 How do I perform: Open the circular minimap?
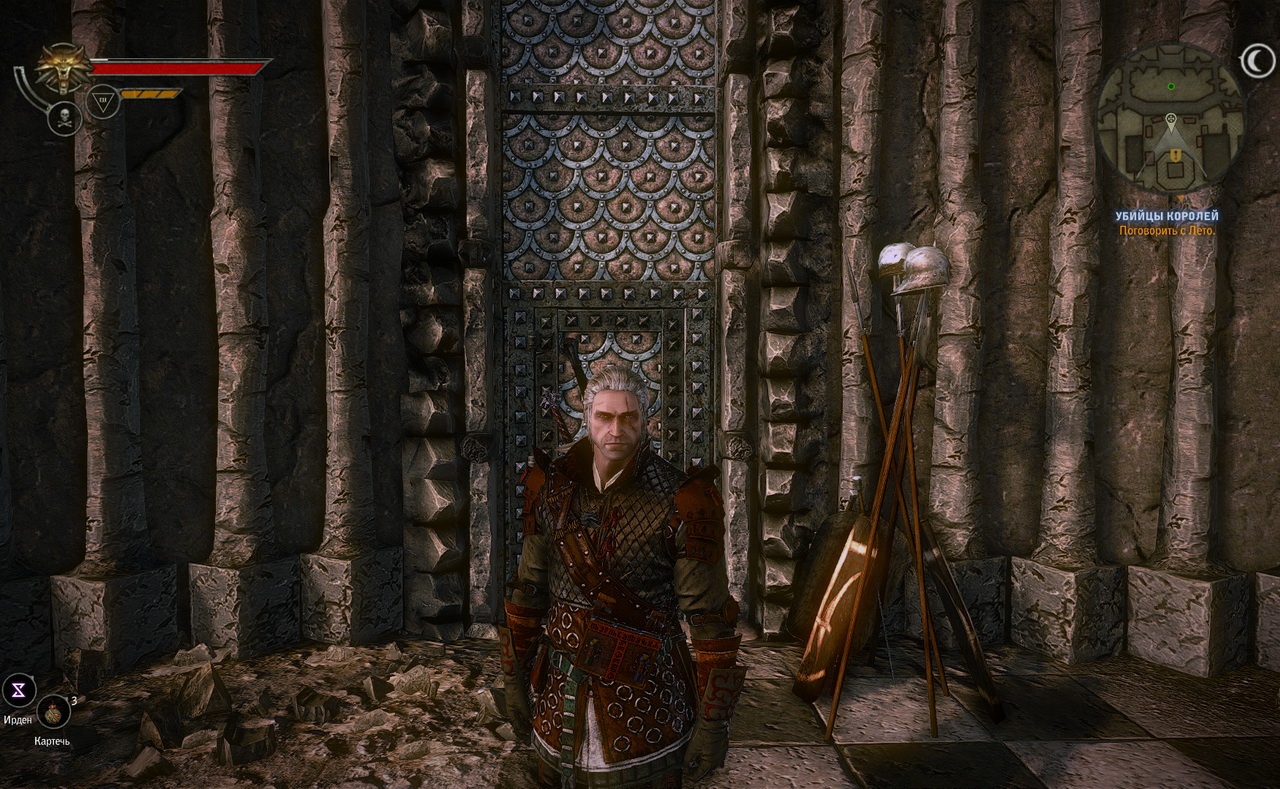(1170, 119)
